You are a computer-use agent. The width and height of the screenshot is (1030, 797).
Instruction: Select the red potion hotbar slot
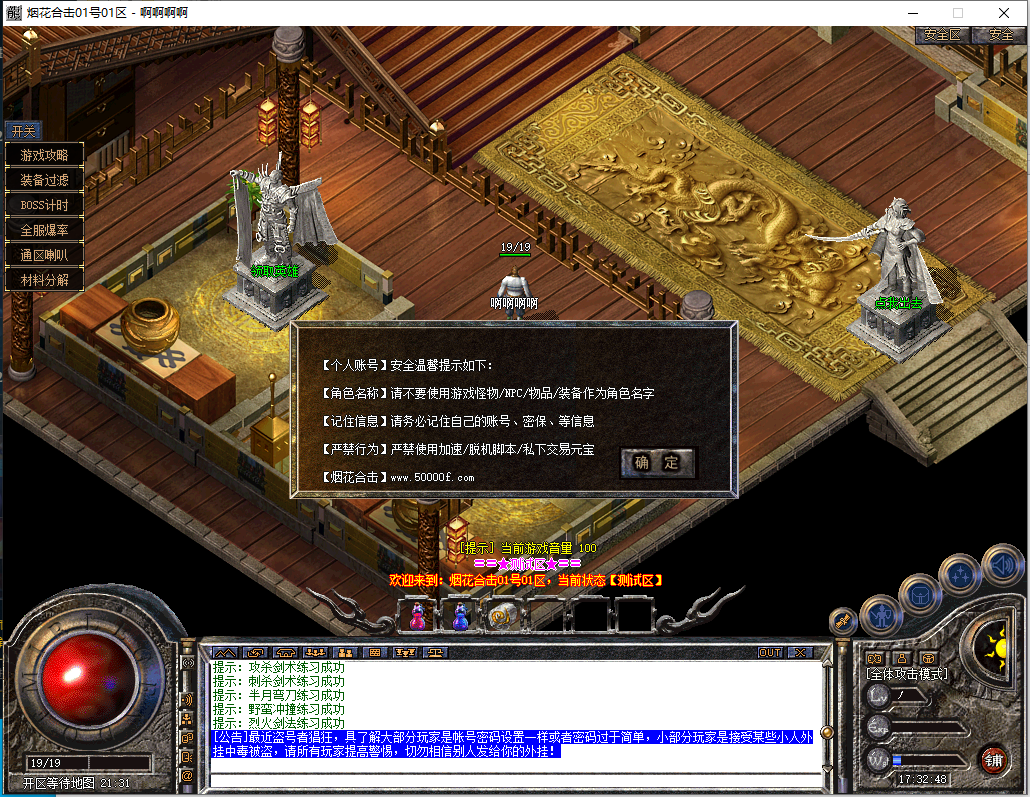click(417, 616)
